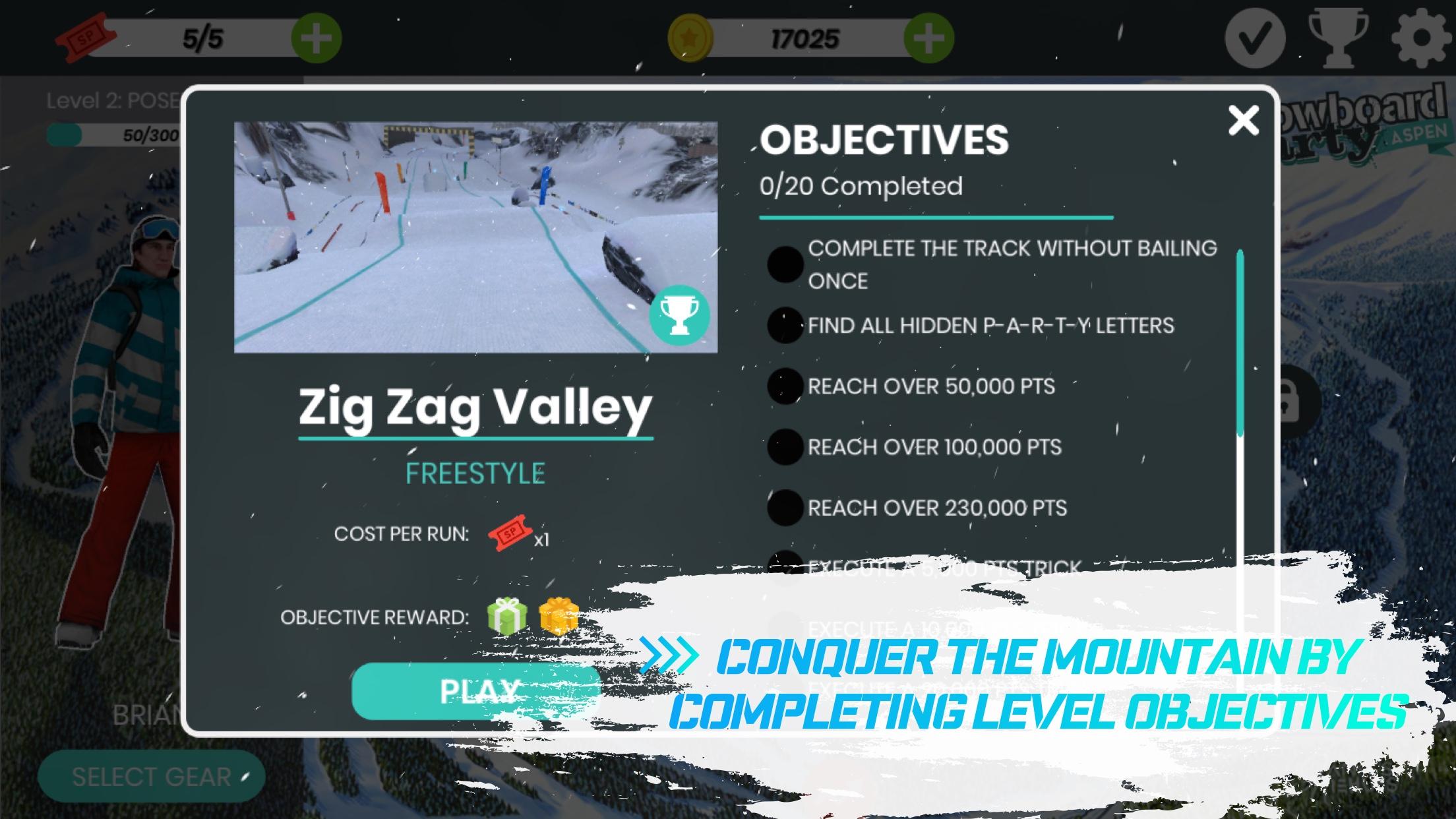Close the Zig Zag Valley dialog
This screenshot has height=819, width=1456.
pos(1242,121)
